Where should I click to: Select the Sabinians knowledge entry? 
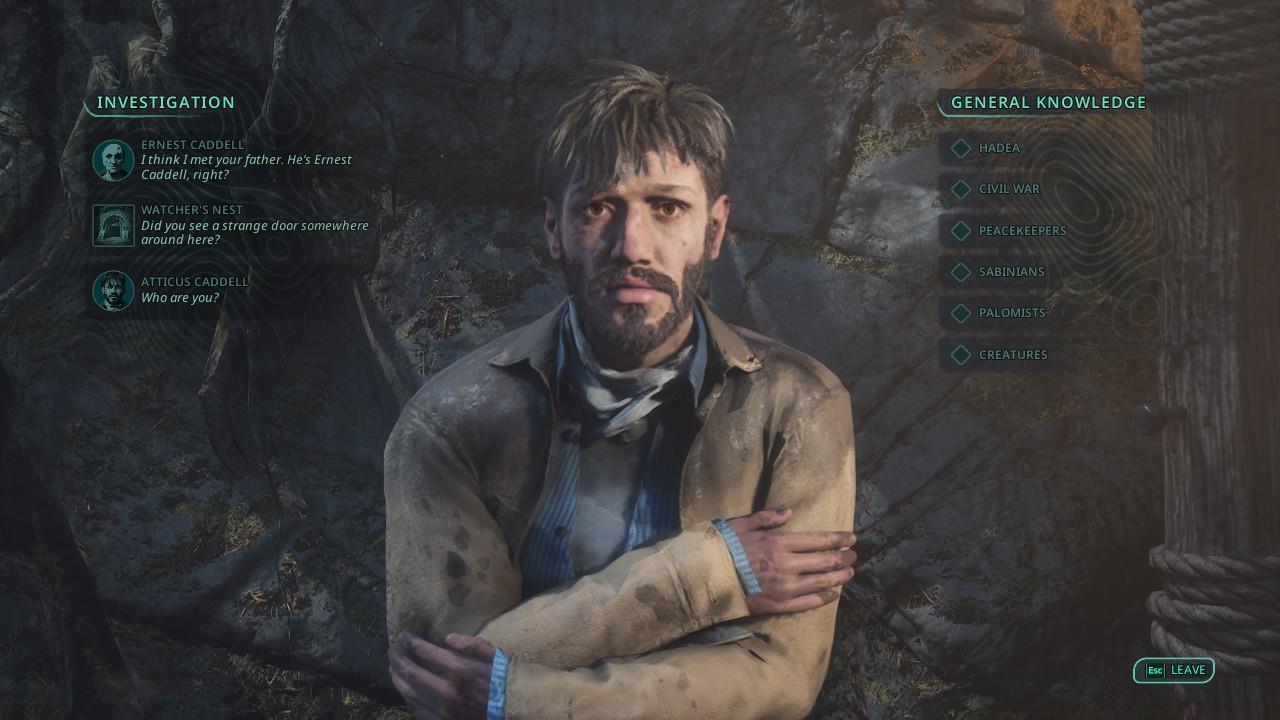click(1011, 272)
